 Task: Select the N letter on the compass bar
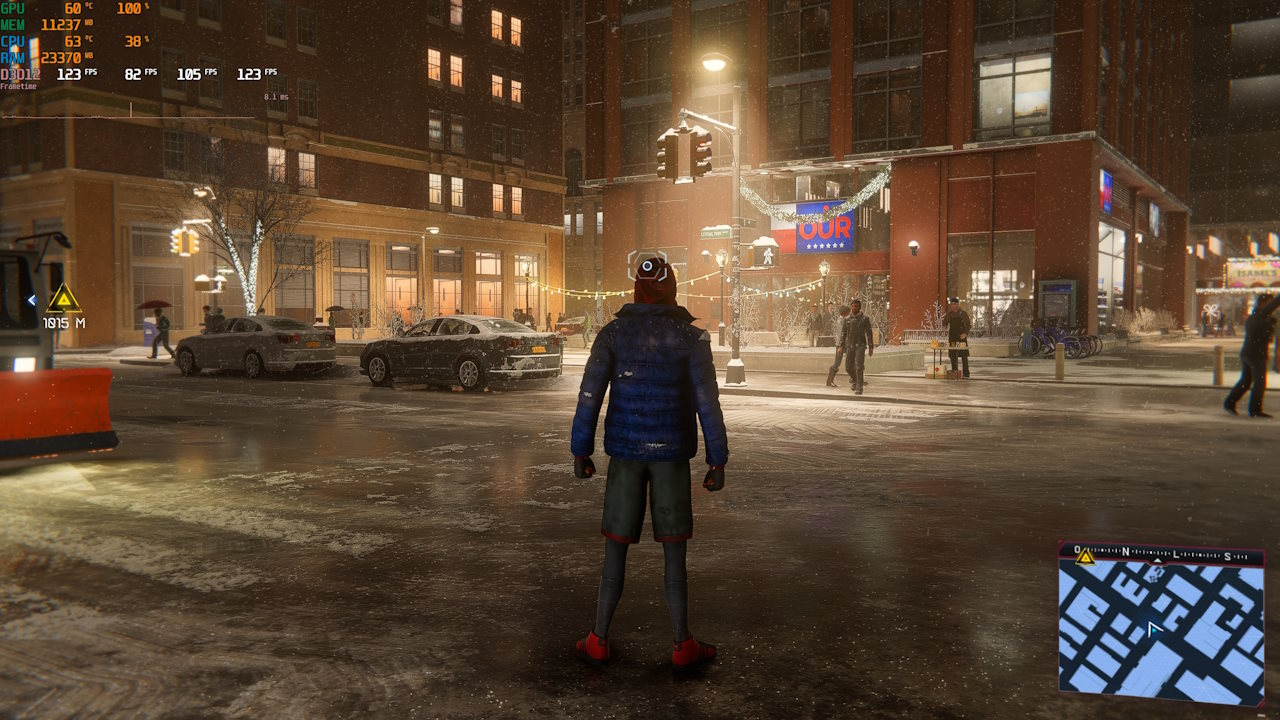pyautogui.click(x=1126, y=553)
